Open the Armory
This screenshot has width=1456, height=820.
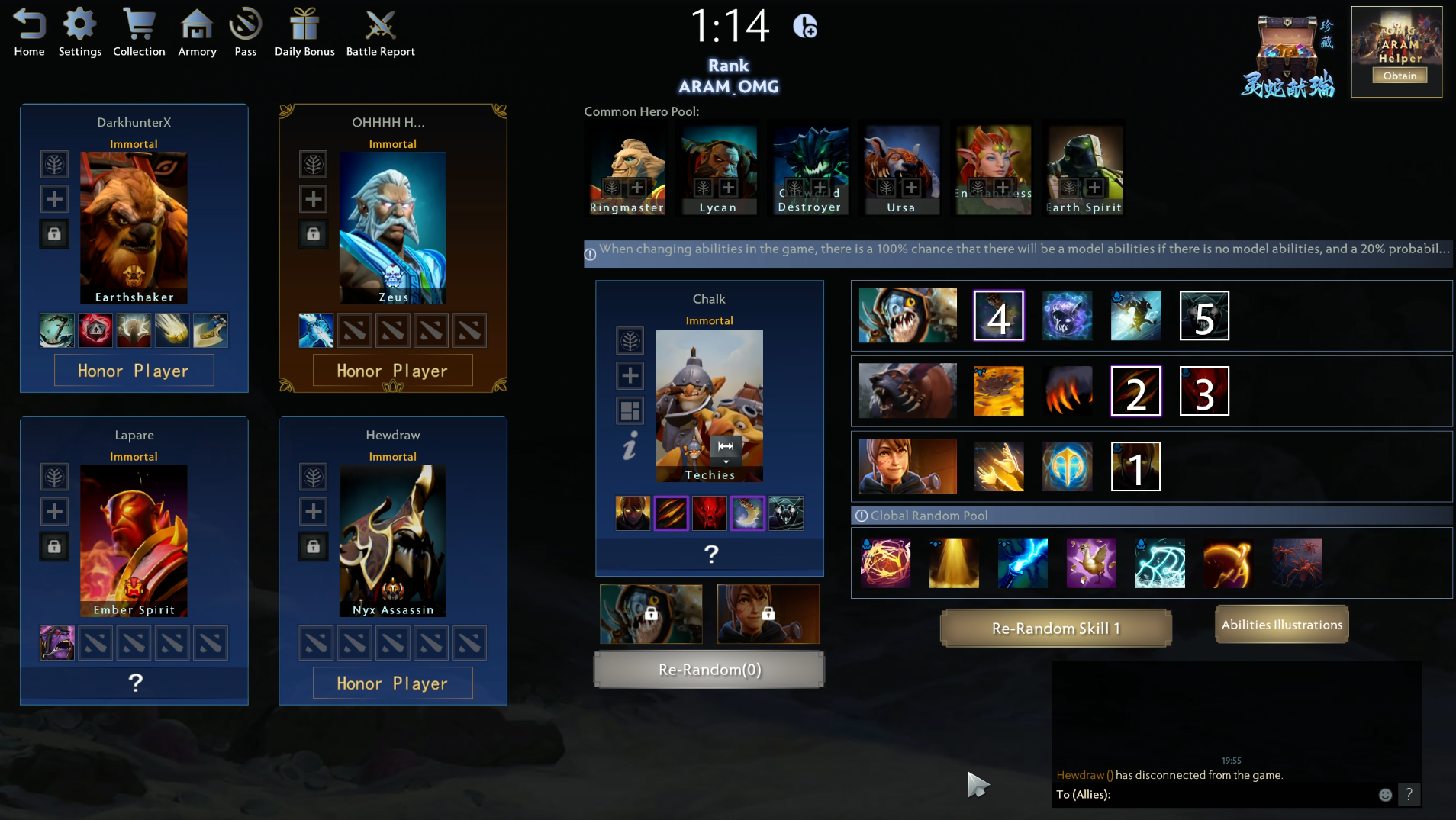click(197, 33)
